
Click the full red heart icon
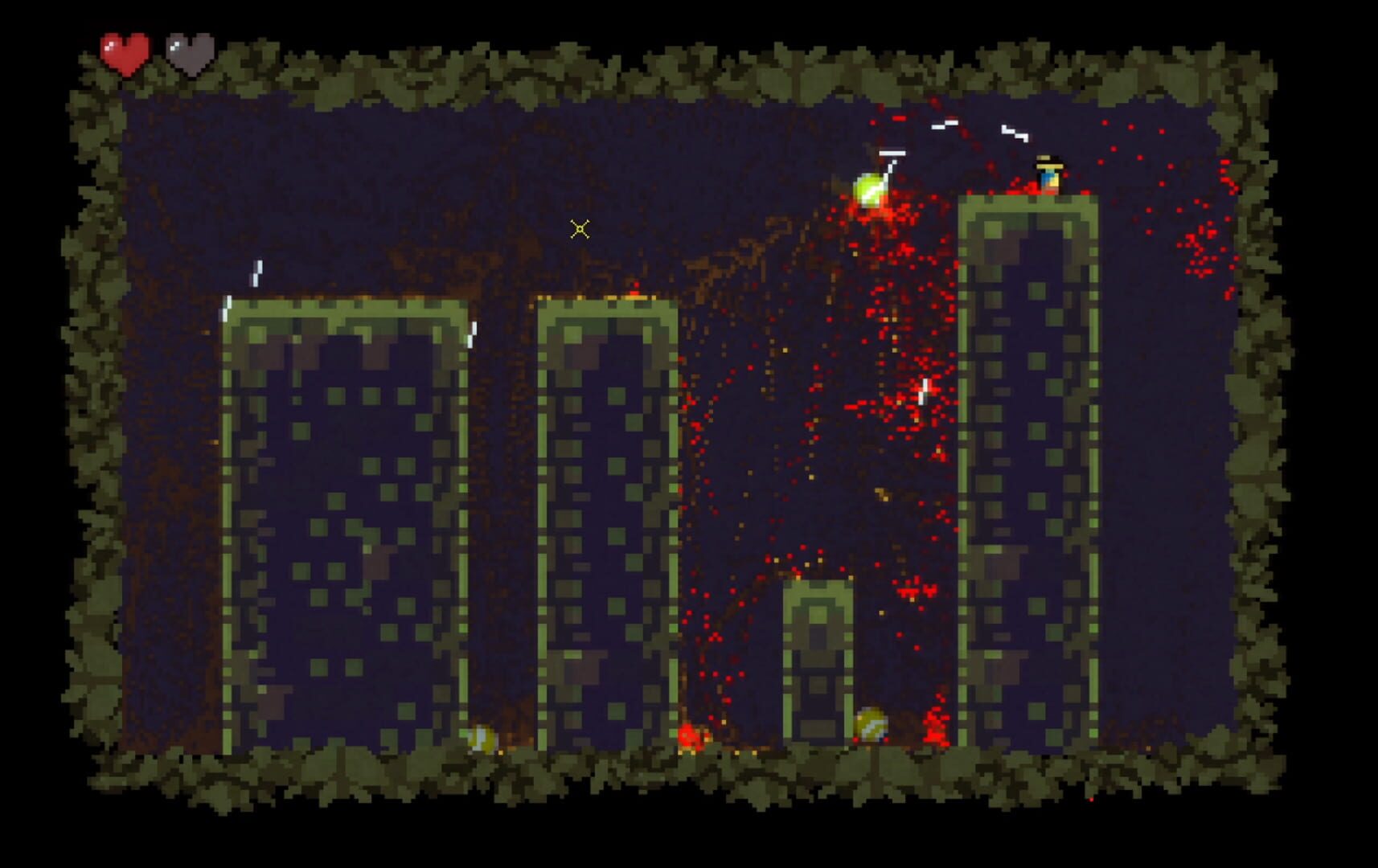point(125,51)
